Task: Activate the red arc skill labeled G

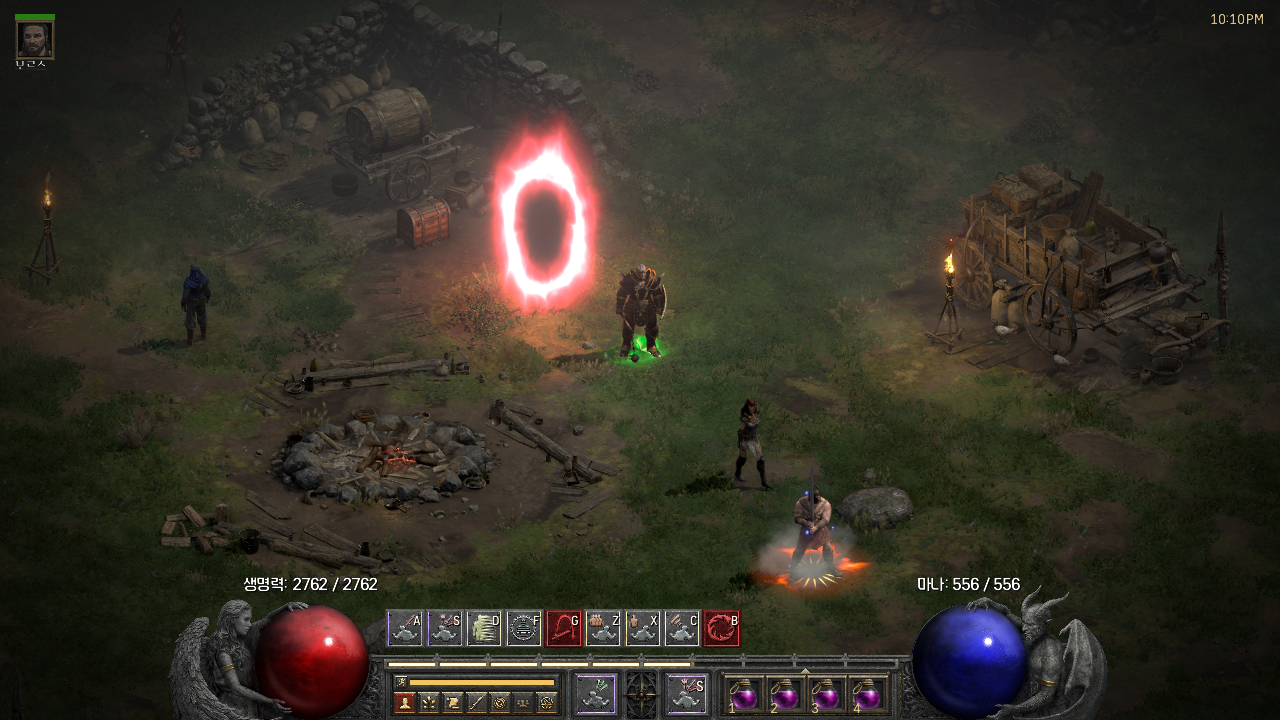Action: coord(563,628)
